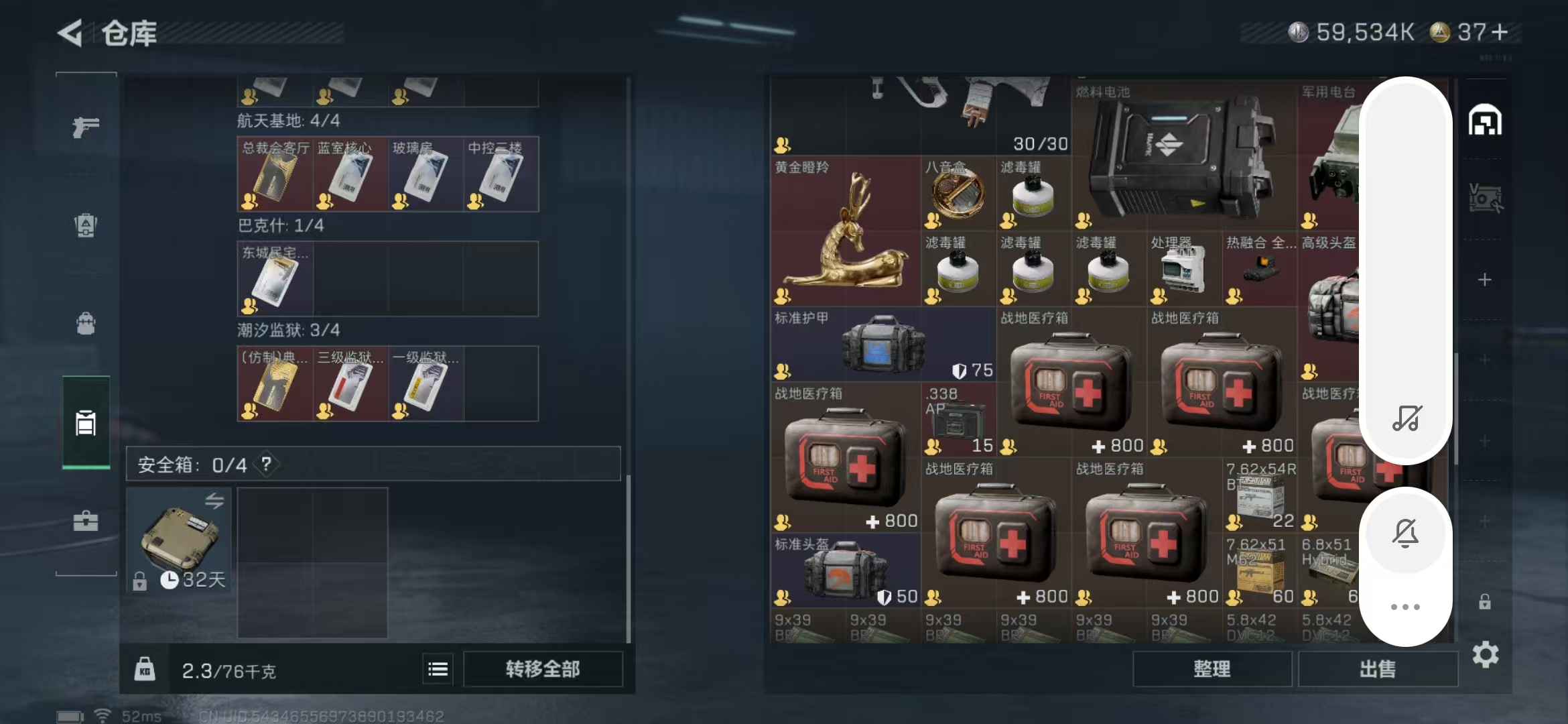The width and height of the screenshot is (1568, 724).
Task: Toggle the muted music overlay button
Action: click(1406, 418)
